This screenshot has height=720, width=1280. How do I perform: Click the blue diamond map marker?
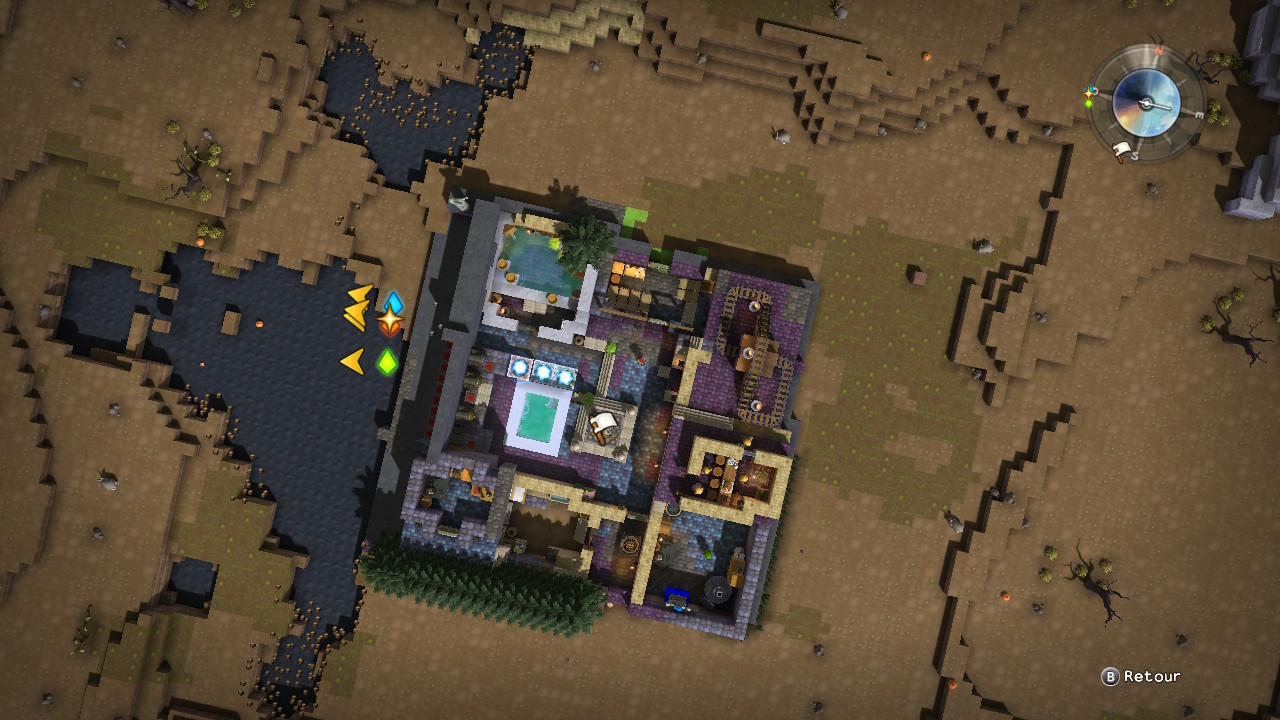(393, 303)
